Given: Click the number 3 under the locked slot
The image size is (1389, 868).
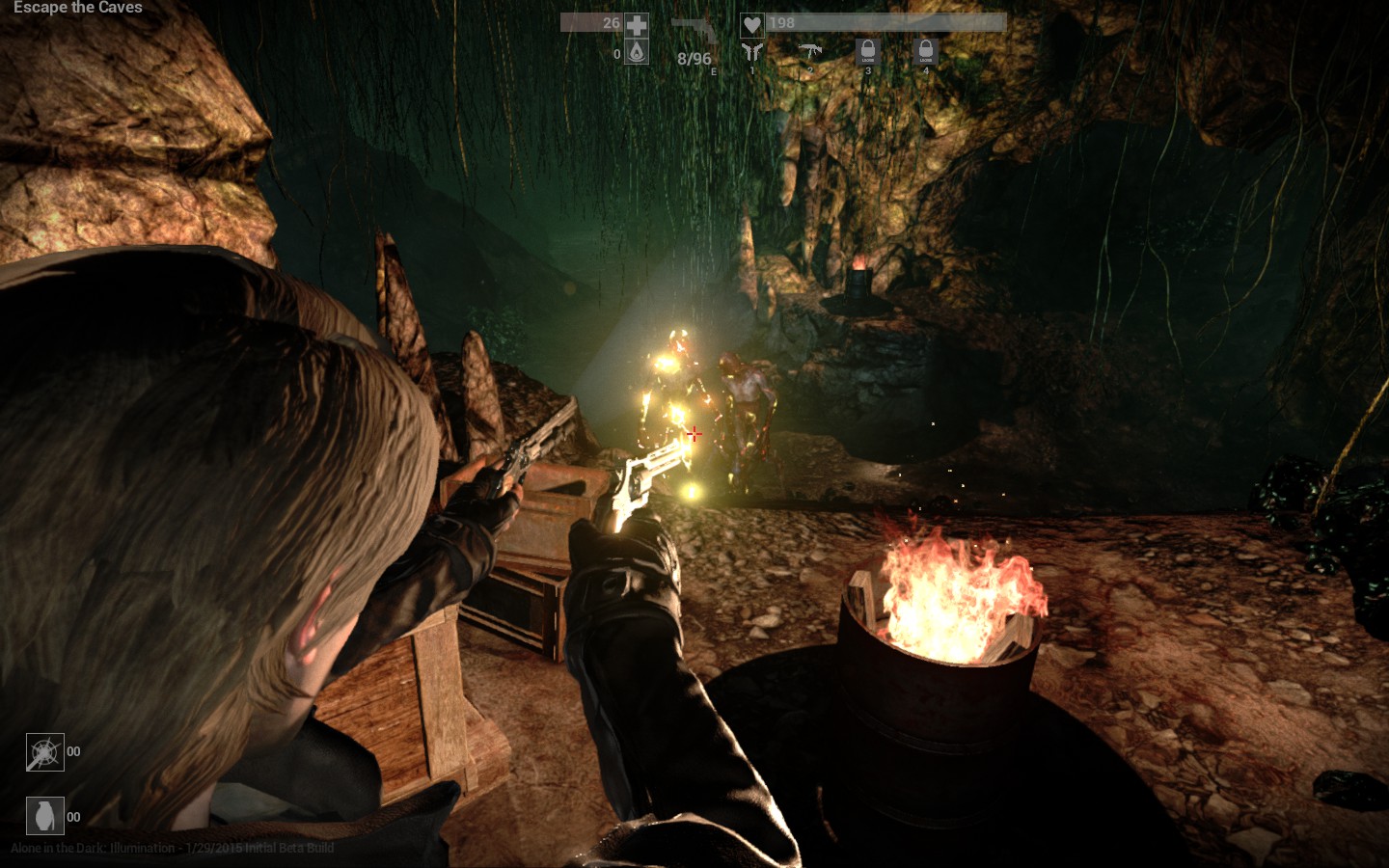Looking at the screenshot, I should pyautogui.click(x=868, y=68).
